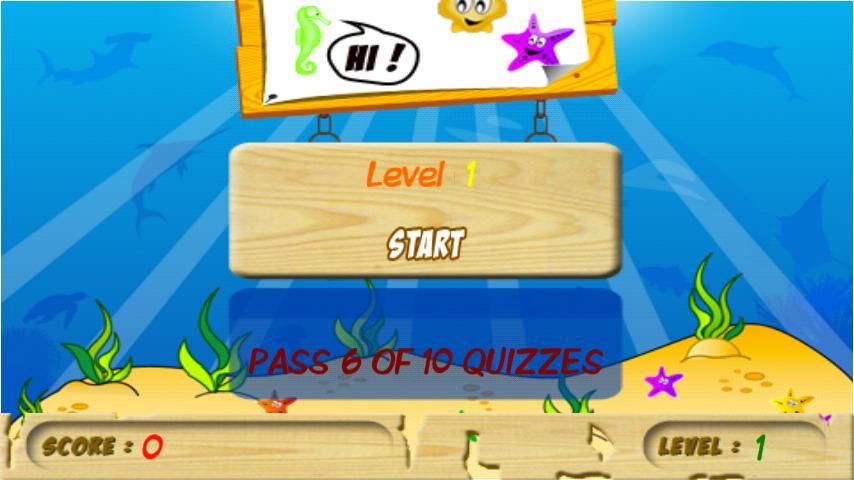Start Level 1 with the START button
The width and height of the screenshot is (854, 480).
426,243
